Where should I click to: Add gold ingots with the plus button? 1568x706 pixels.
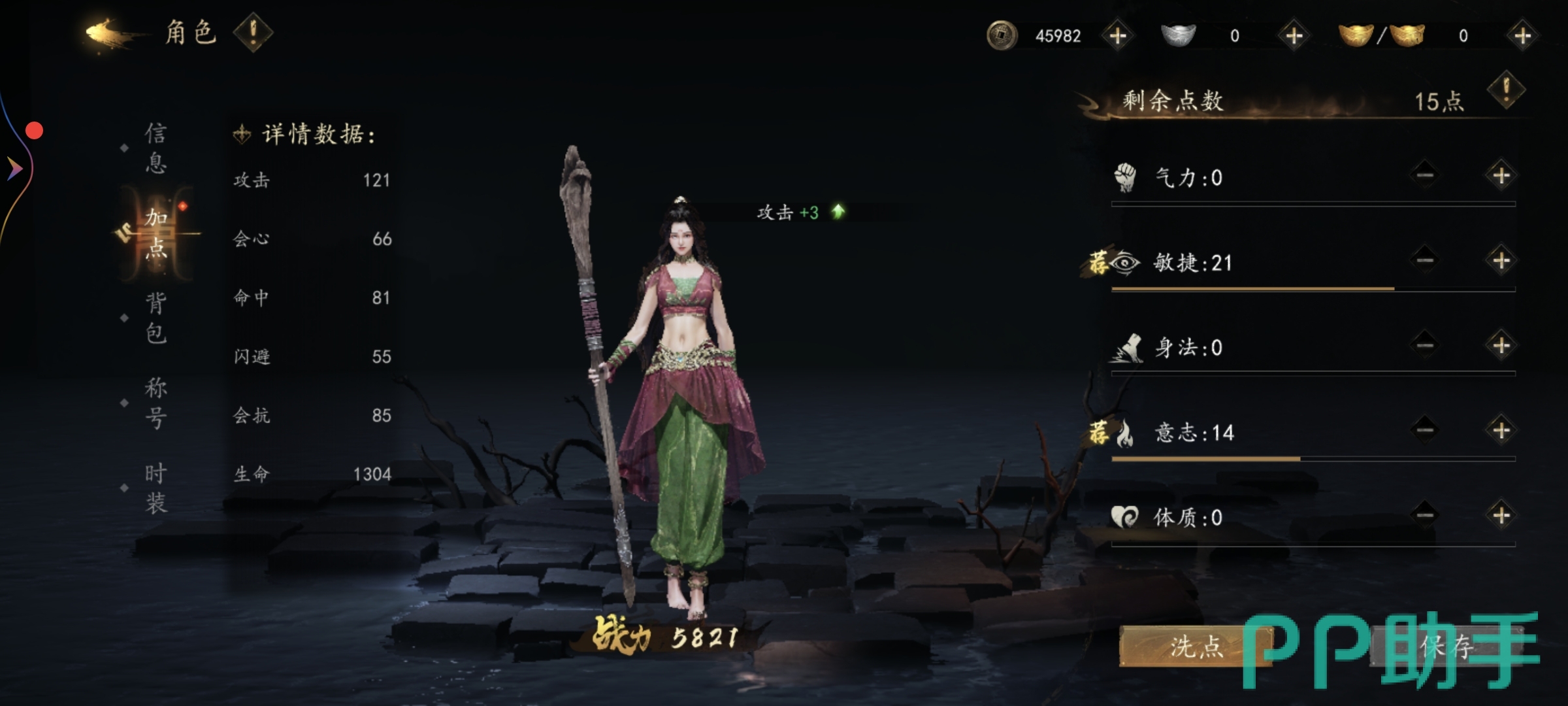pyautogui.click(x=1522, y=35)
